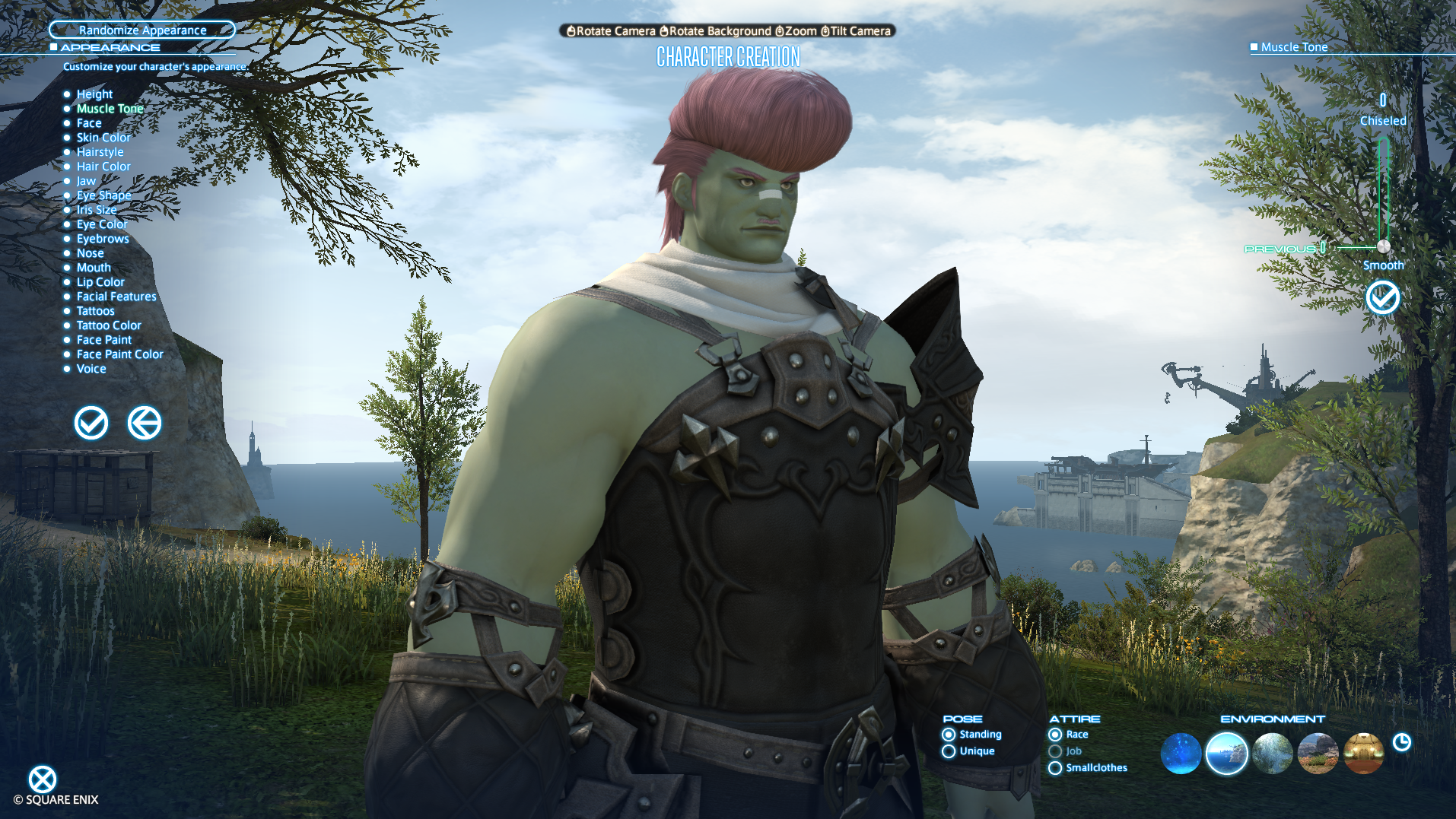Cancel character creation via the X icon
The image size is (1456, 819).
(43, 779)
